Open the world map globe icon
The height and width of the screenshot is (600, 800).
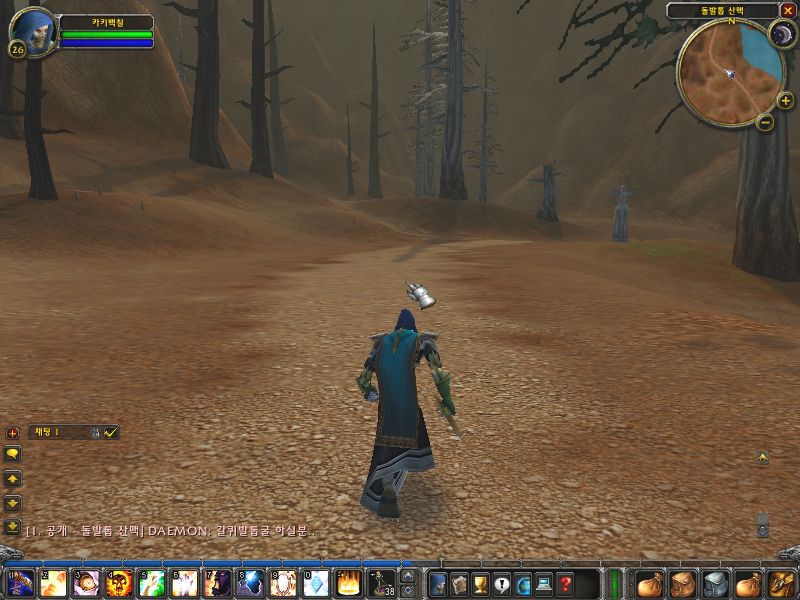pyautogui.click(x=523, y=584)
